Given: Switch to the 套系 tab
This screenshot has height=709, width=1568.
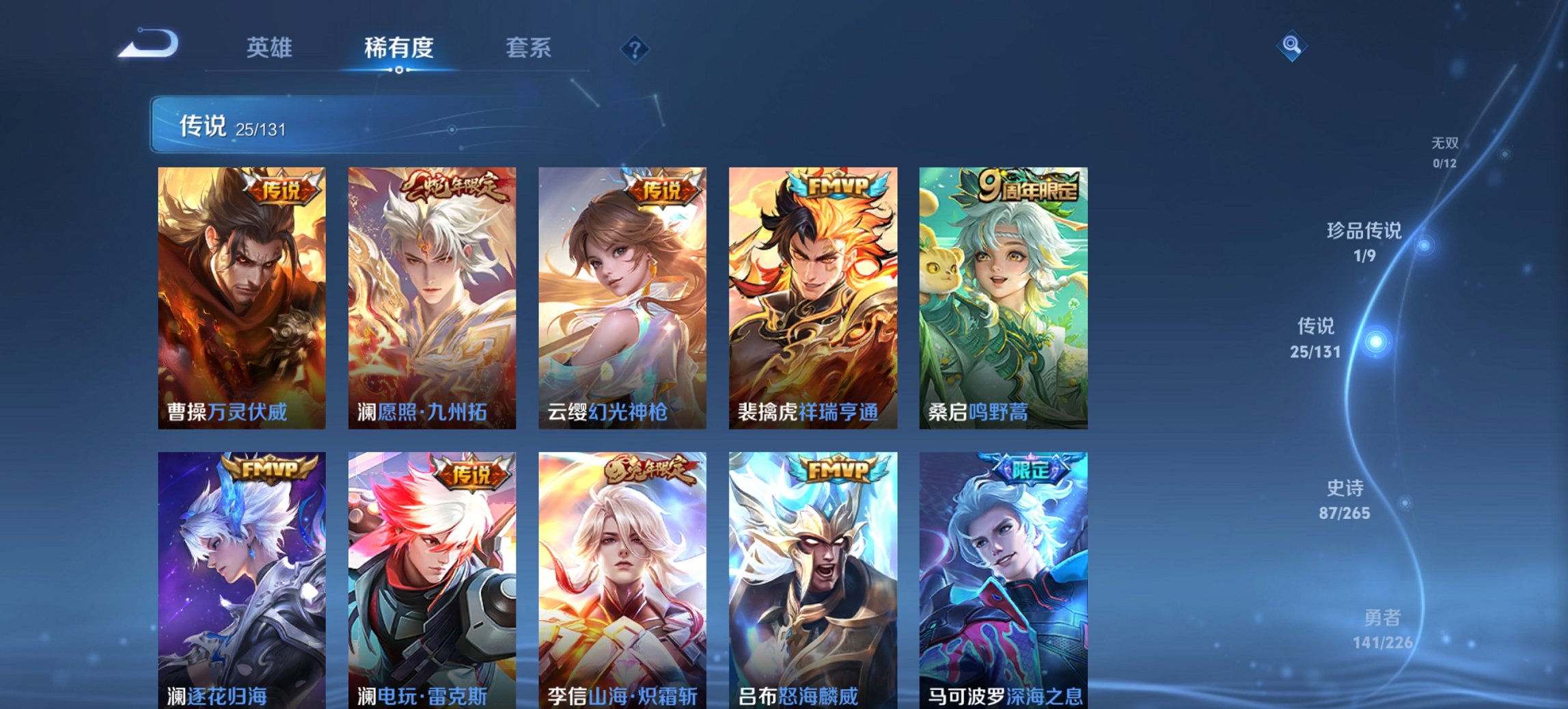Looking at the screenshot, I should tap(529, 48).
